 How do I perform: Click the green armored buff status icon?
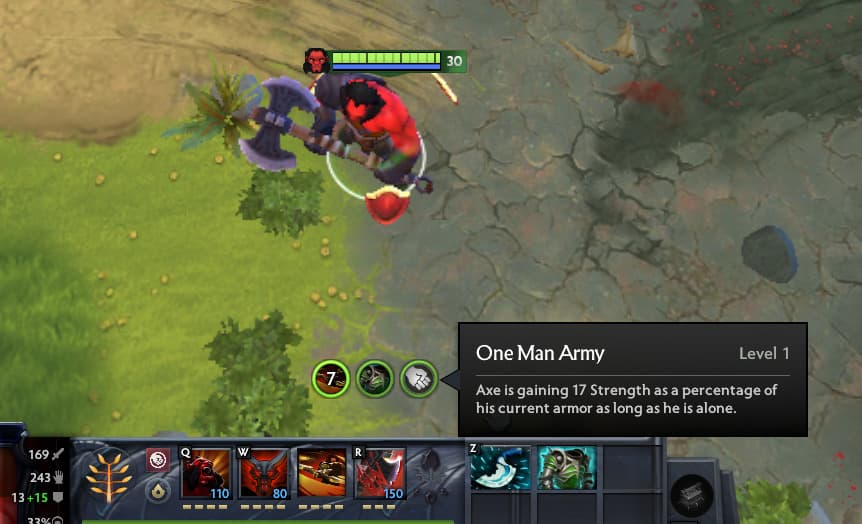374,378
